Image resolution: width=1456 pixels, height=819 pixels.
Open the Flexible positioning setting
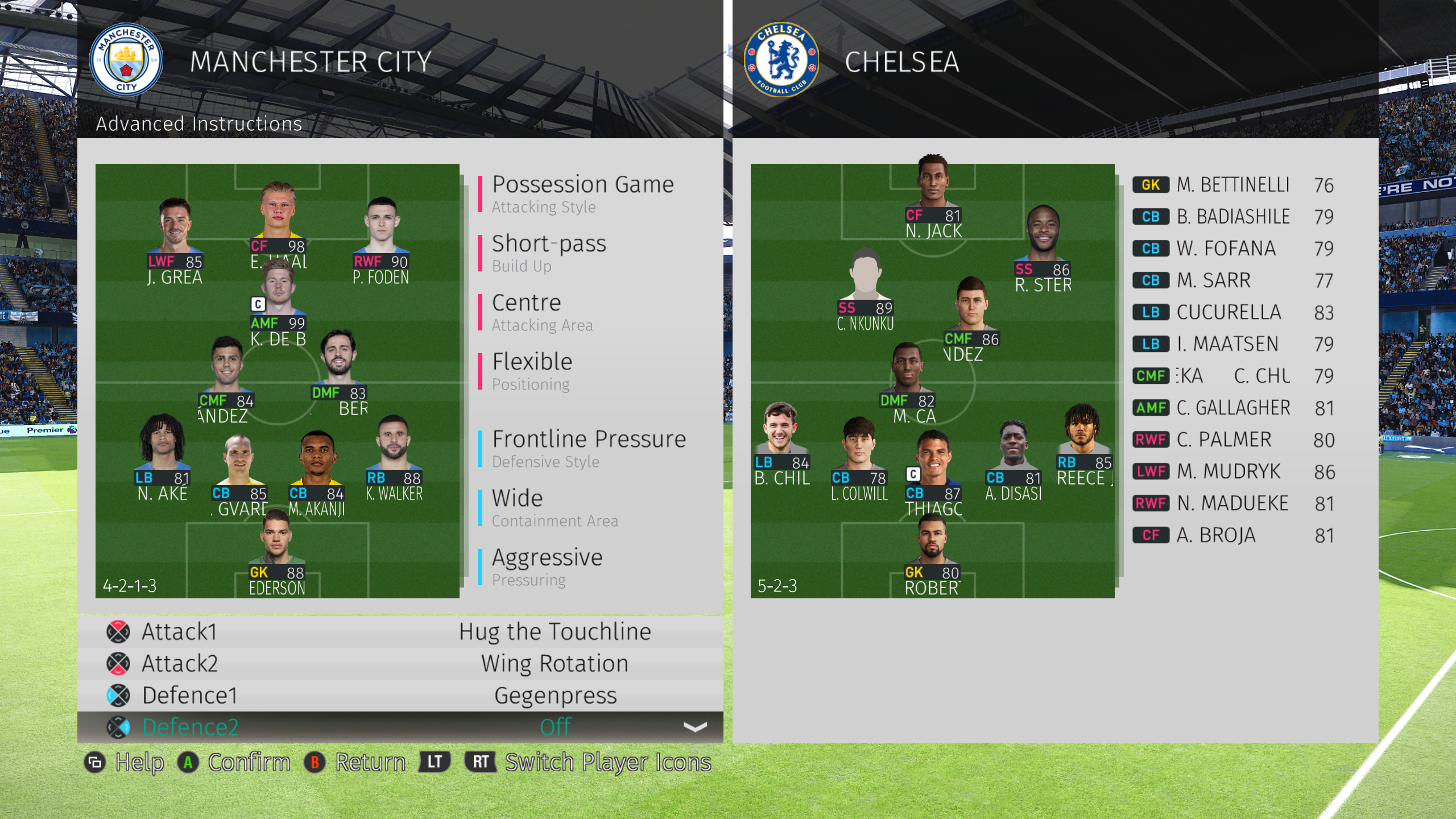tap(532, 370)
